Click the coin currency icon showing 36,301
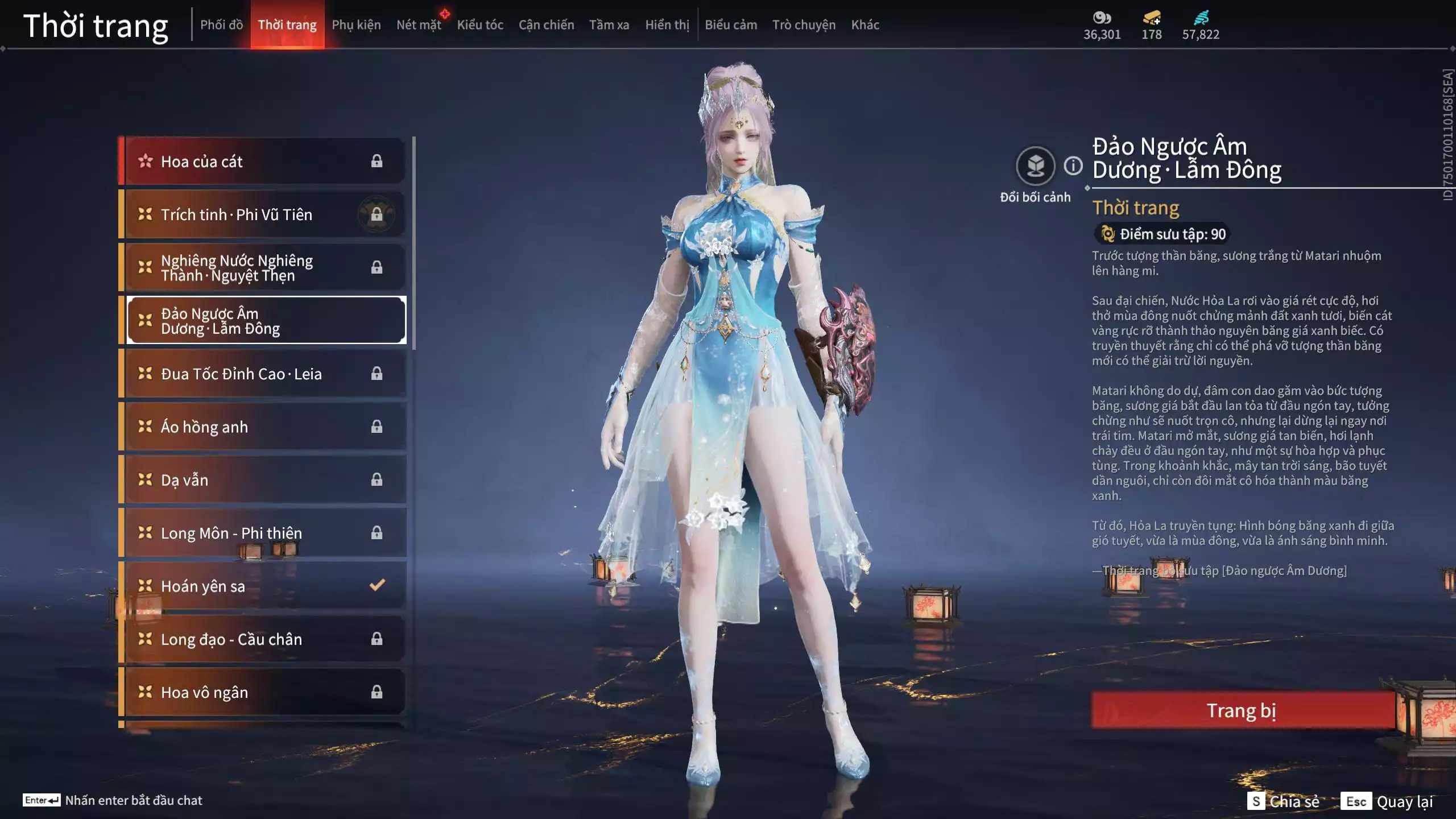Viewport: 1456px width, 819px height. (x=1102, y=18)
